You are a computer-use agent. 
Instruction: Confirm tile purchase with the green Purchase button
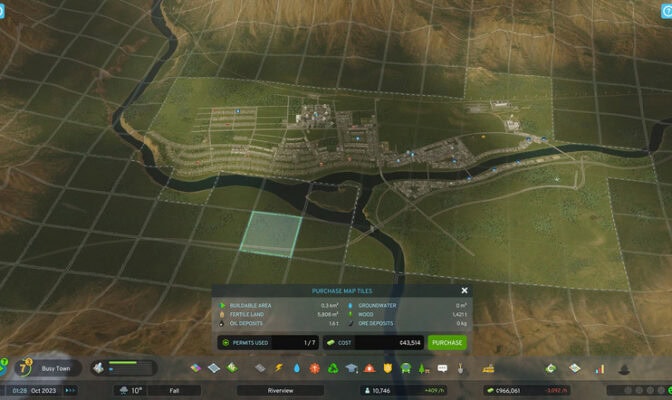click(447, 342)
